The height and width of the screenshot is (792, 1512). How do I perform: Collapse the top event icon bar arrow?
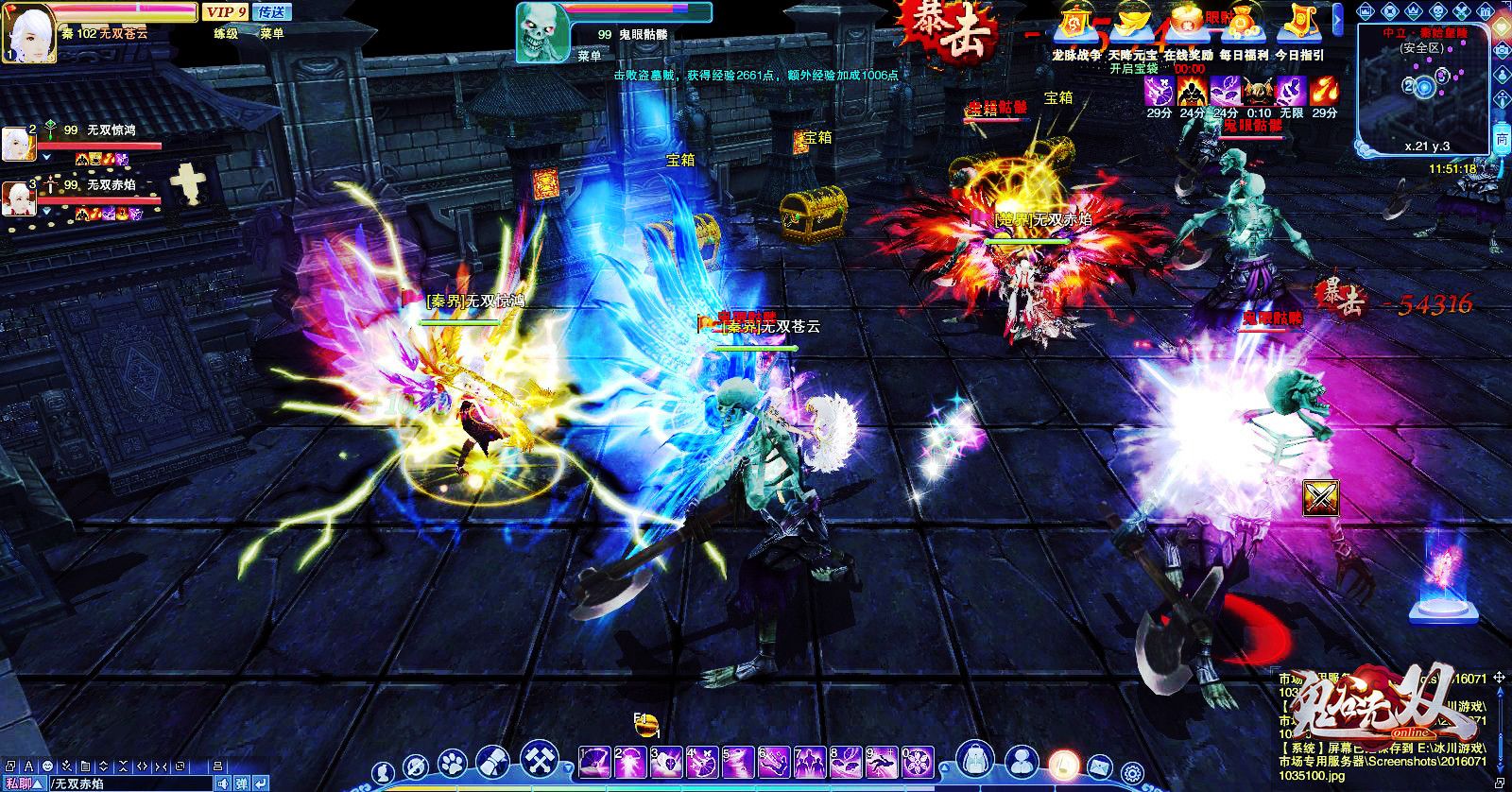coord(1339,21)
